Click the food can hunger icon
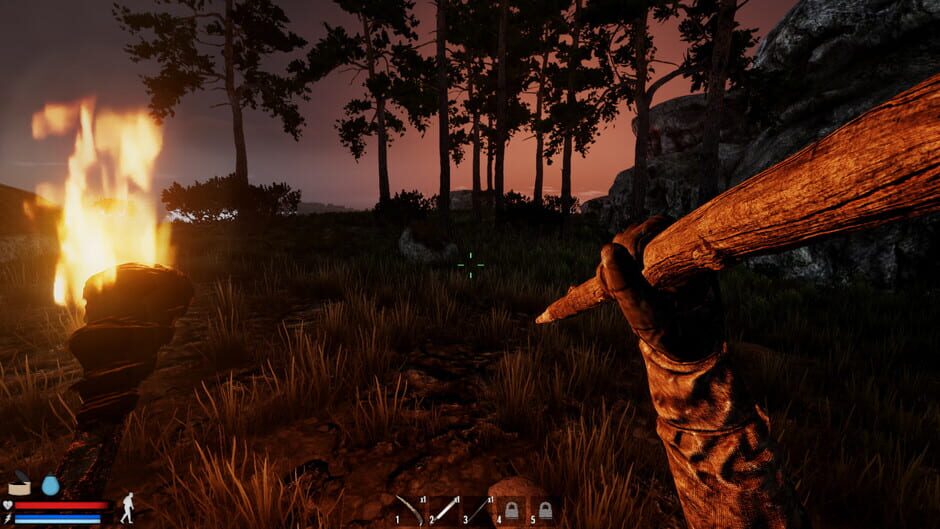Viewport: 940px width, 529px height. pyautogui.click(x=20, y=486)
